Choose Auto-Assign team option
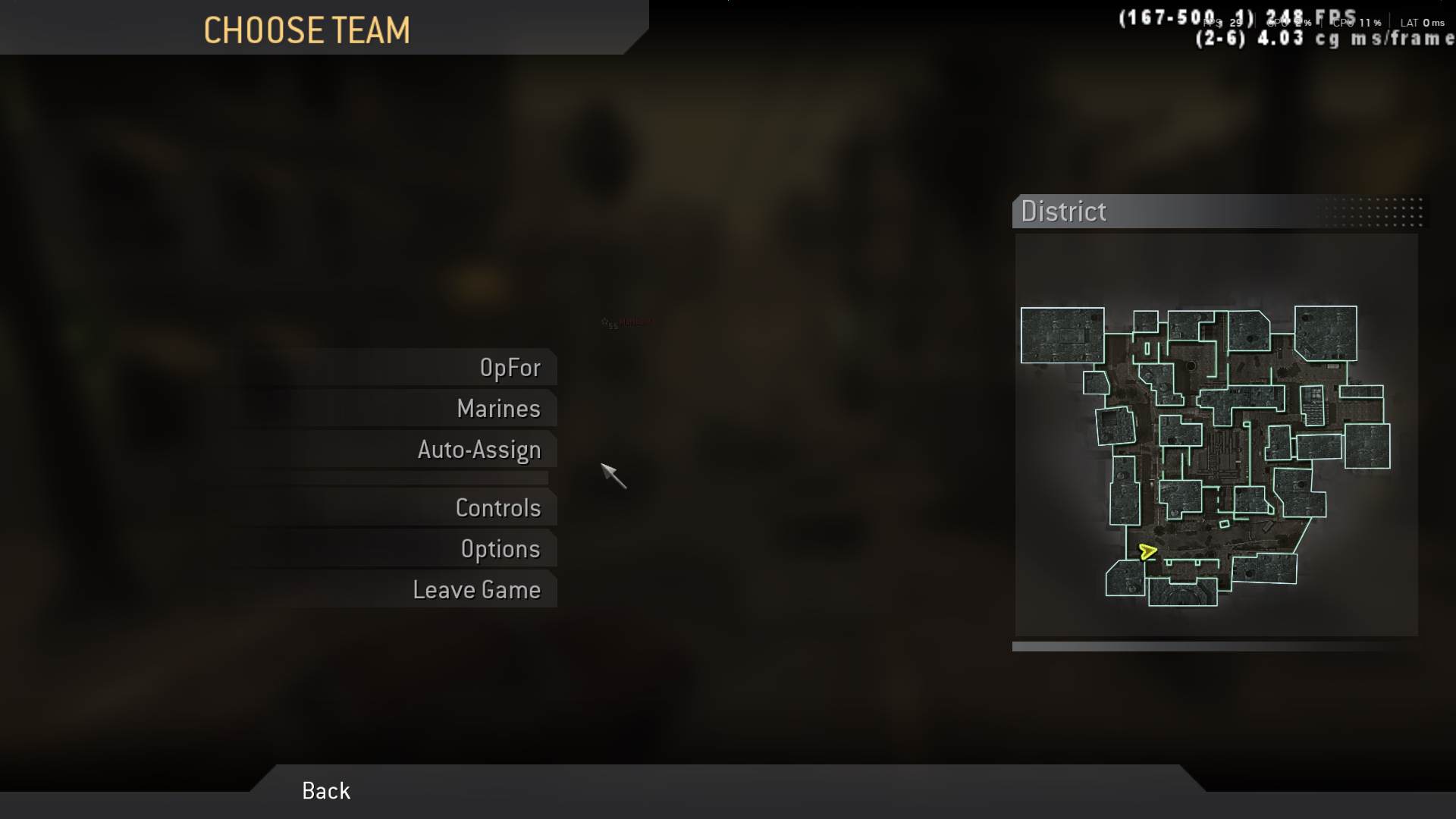The width and height of the screenshot is (1456, 819). [x=479, y=450]
